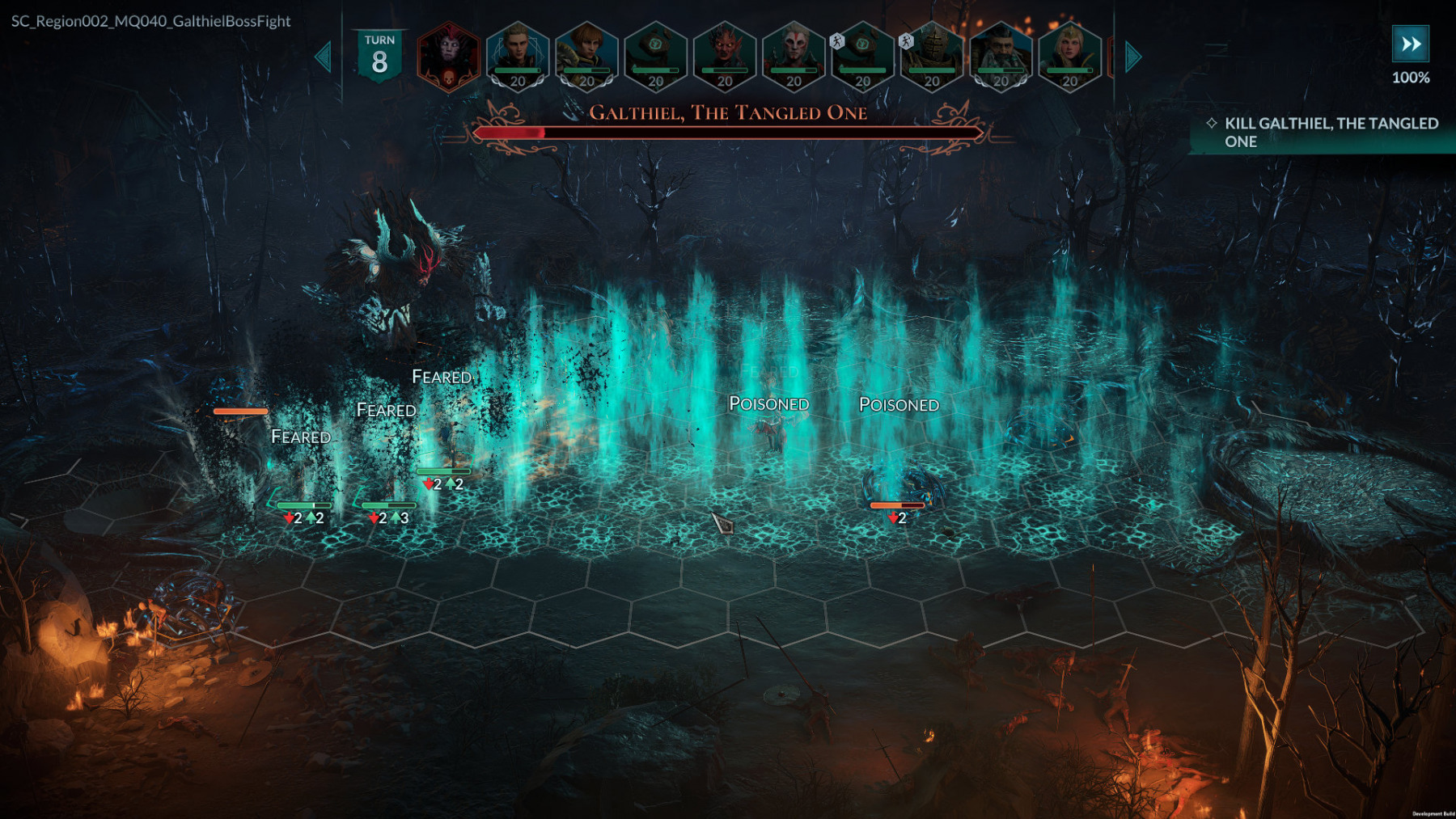Advance turn order with the right arrow
Viewport: 1456px width, 819px height.
[1133, 57]
